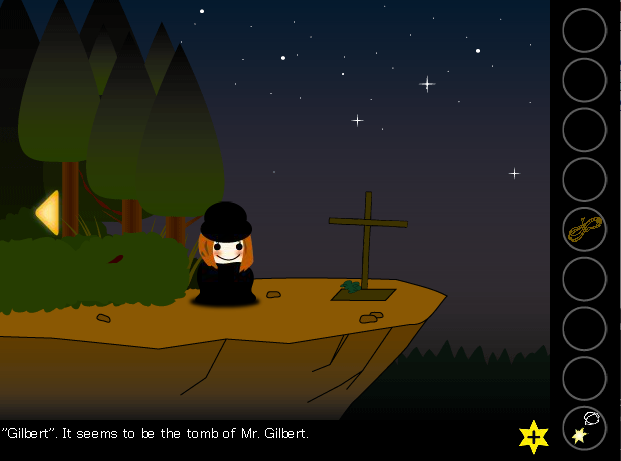Open the star and planet slot
The height and width of the screenshot is (461, 621).
(584, 428)
